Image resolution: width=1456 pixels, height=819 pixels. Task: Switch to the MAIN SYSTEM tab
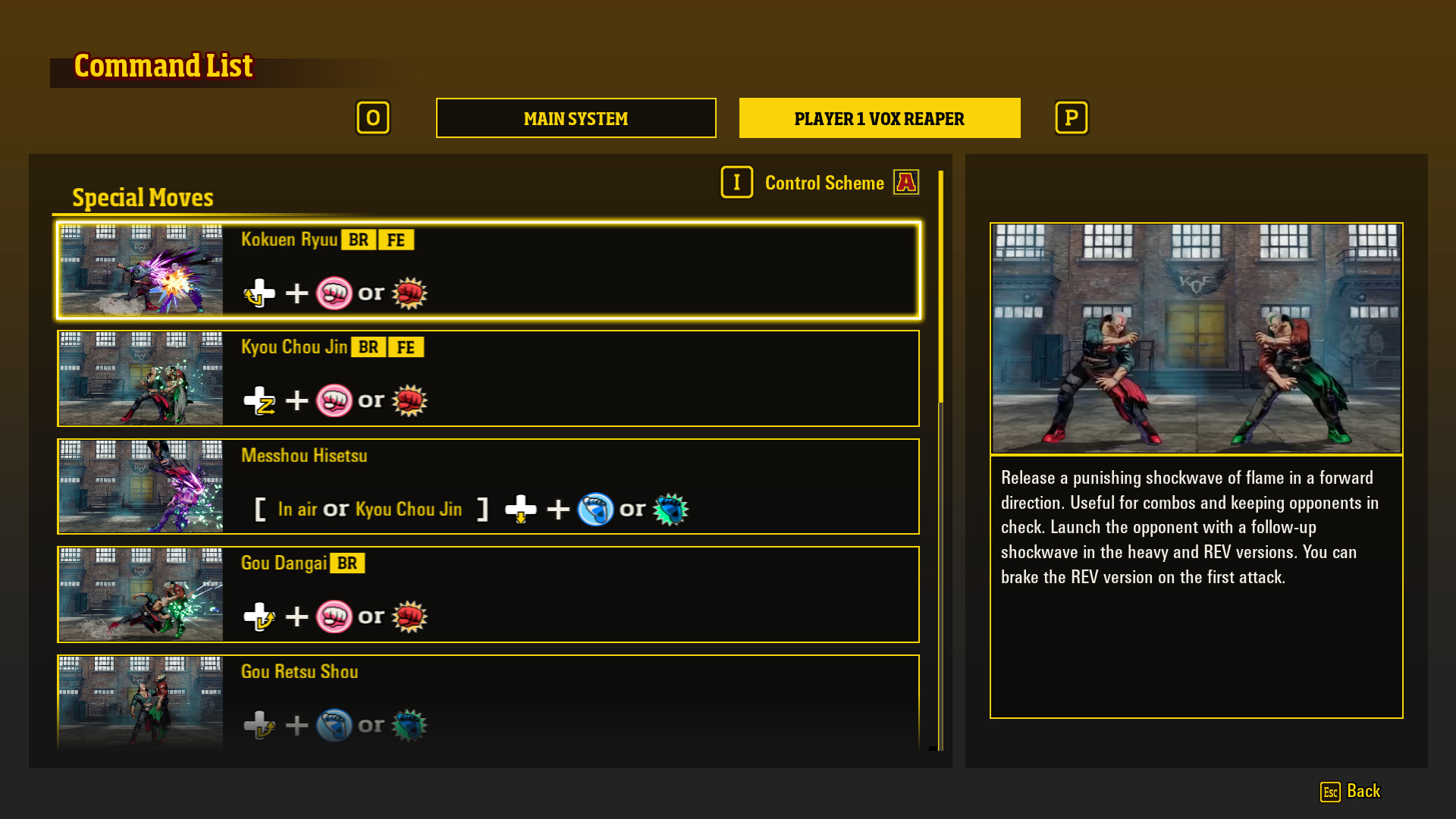576,118
